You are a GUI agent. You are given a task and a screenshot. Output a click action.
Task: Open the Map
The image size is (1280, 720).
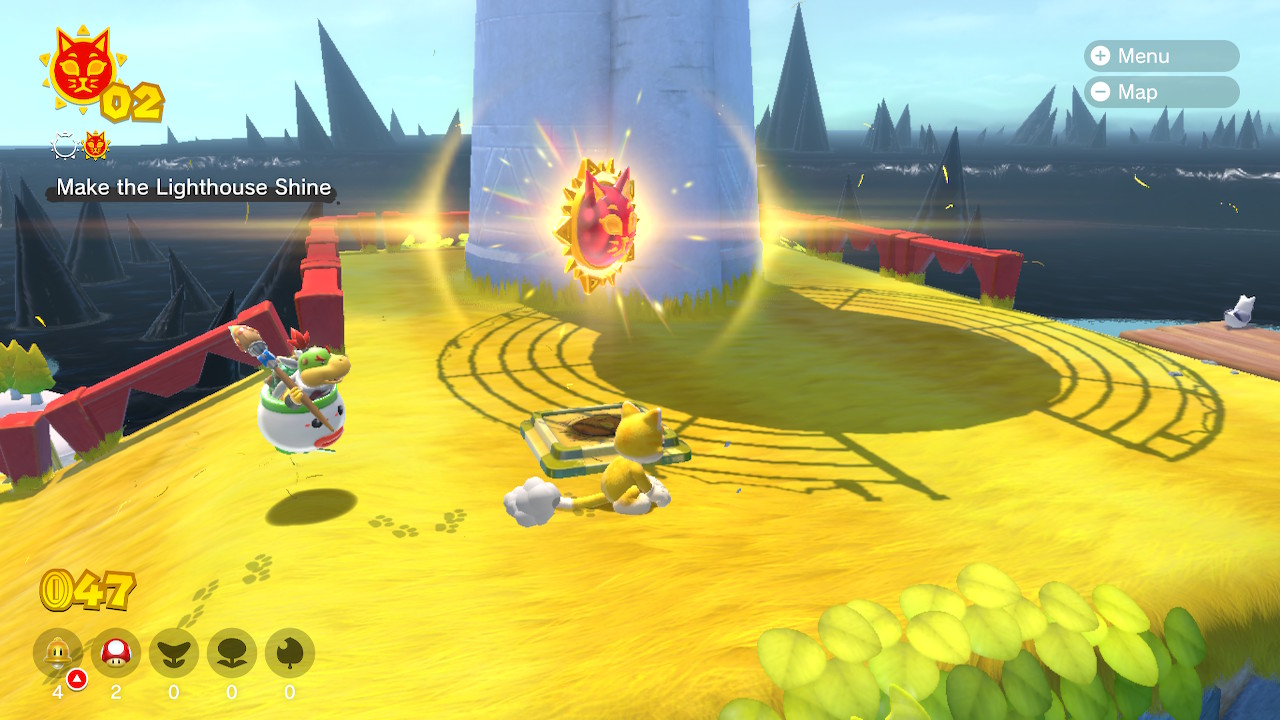coord(1160,92)
